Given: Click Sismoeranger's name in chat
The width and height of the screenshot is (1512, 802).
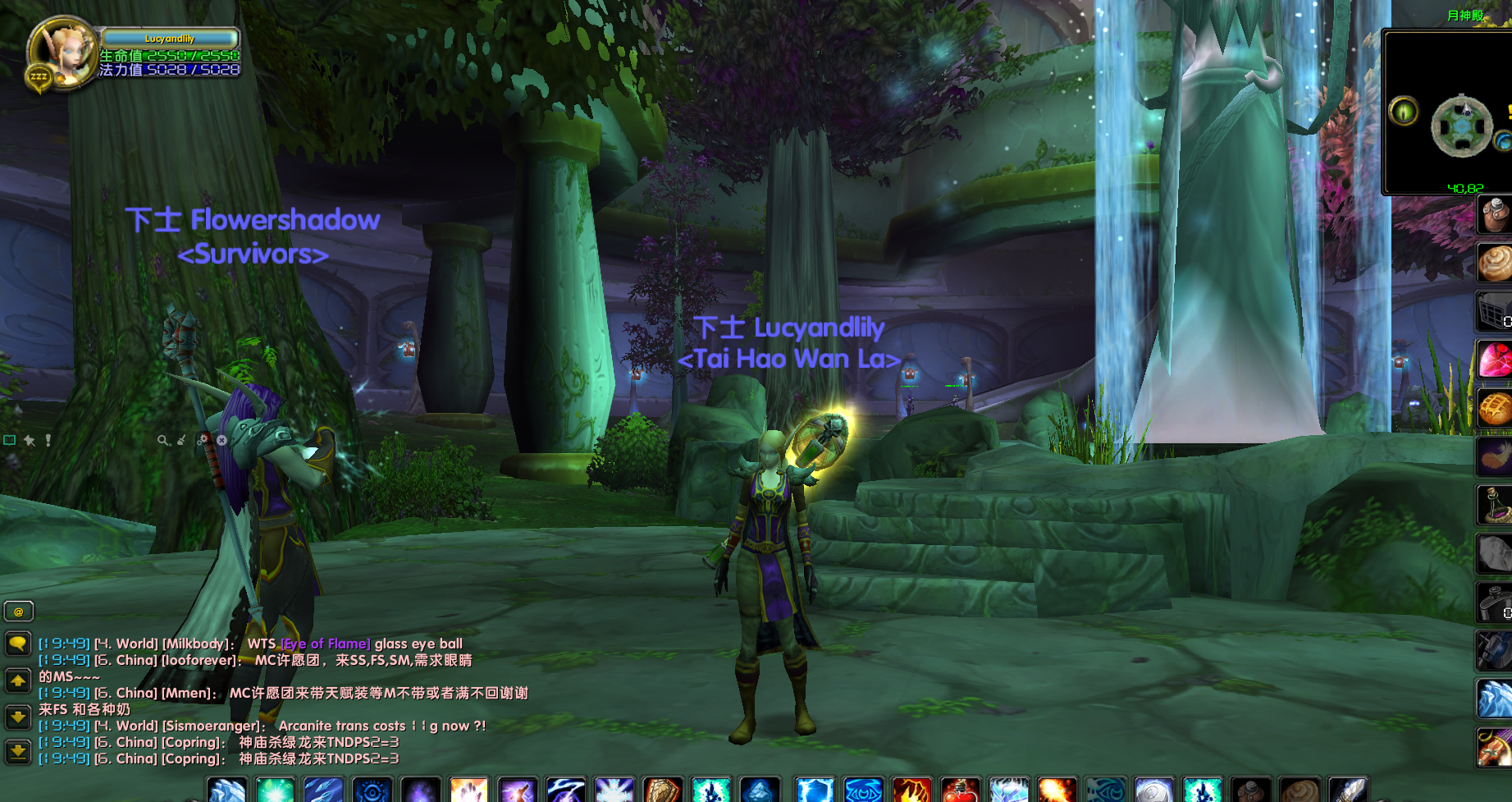Looking at the screenshot, I should (212, 726).
